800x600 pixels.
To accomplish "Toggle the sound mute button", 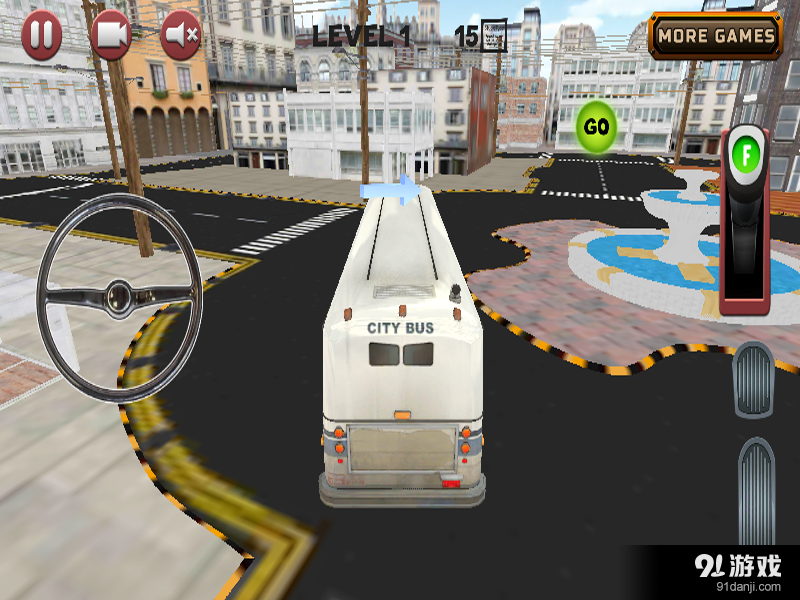I will 181,36.
